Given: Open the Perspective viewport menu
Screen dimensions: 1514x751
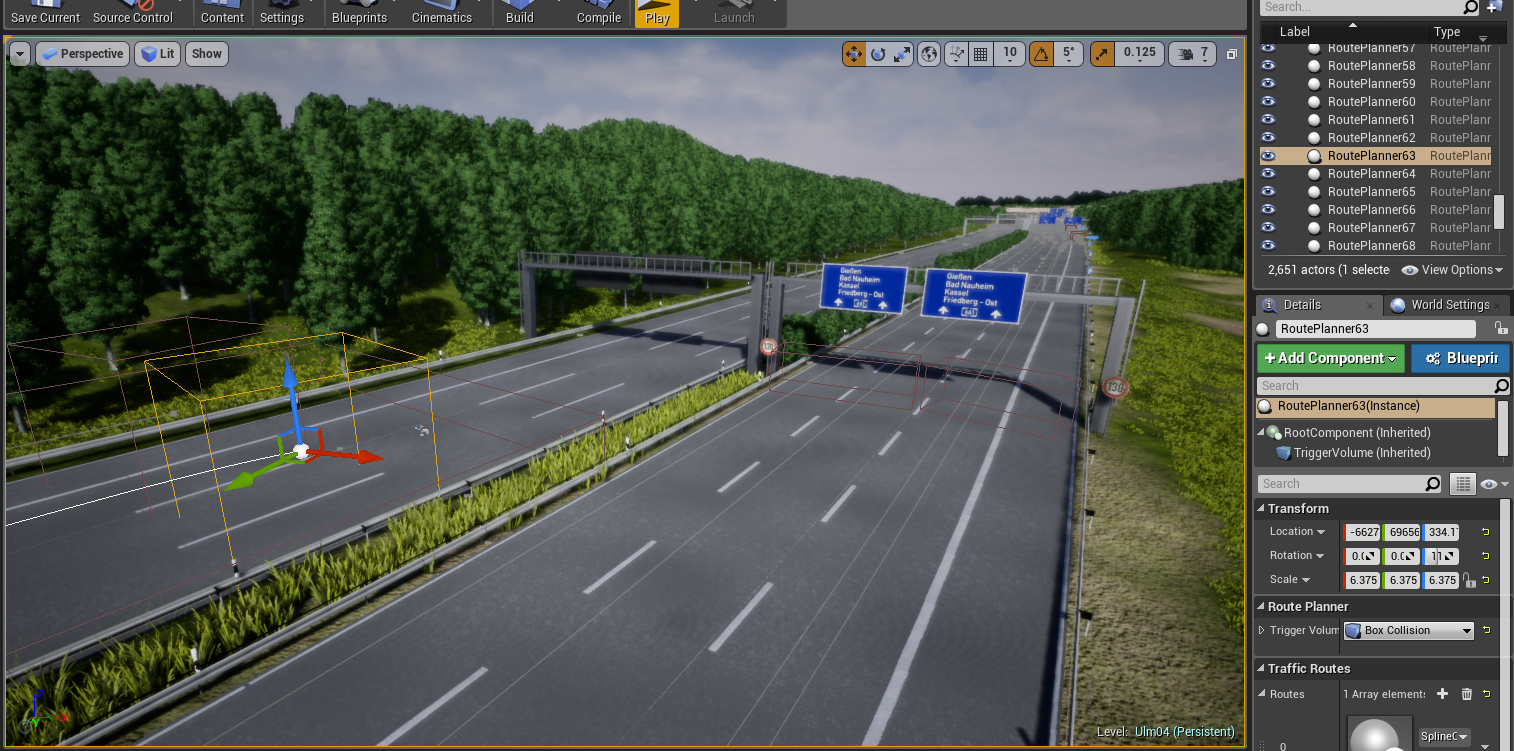Looking at the screenshot, I should pyautogui.click(x=82, y=53).
